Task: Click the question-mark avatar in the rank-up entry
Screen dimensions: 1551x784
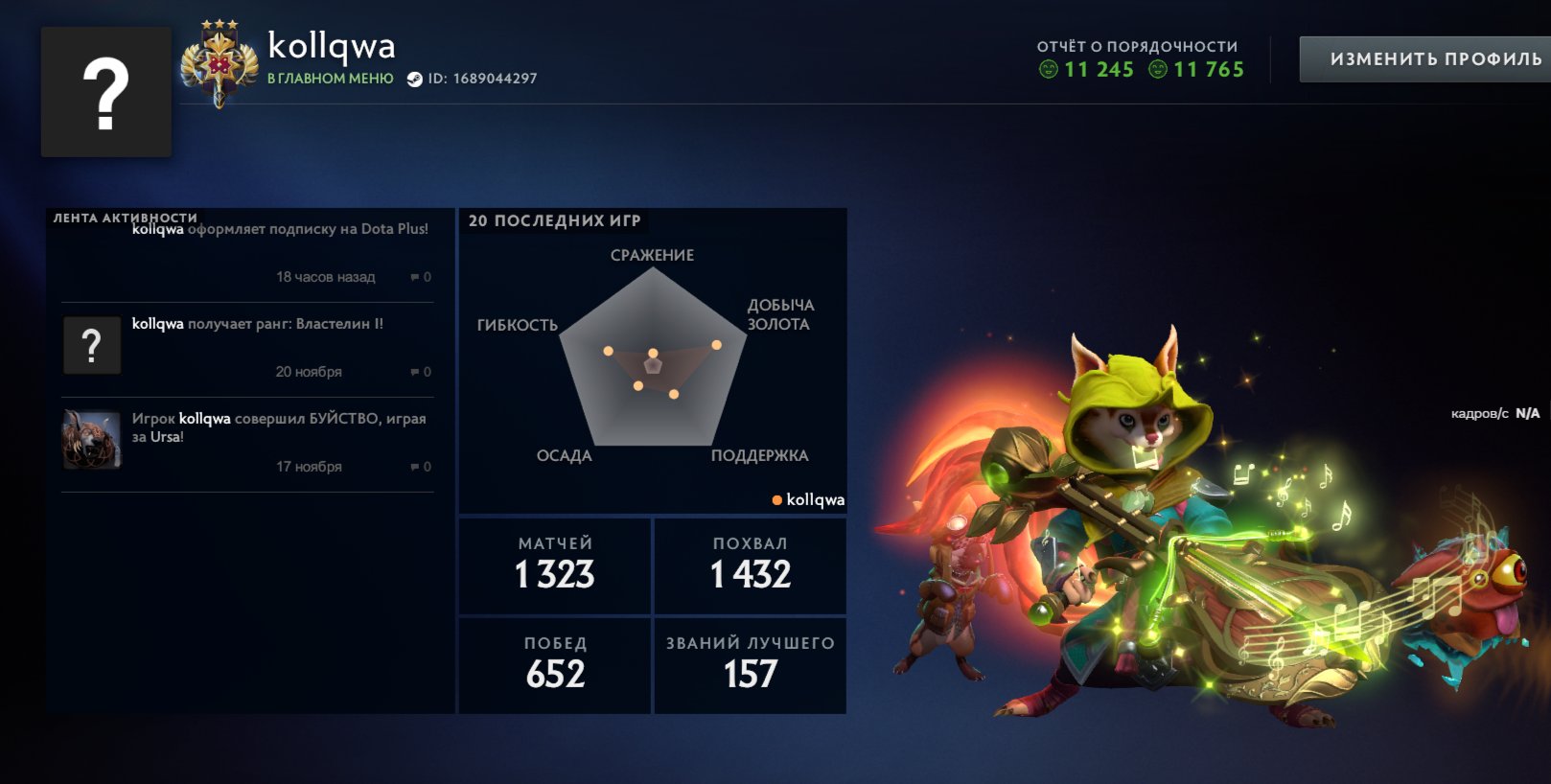Action: [x=92, y=343]
